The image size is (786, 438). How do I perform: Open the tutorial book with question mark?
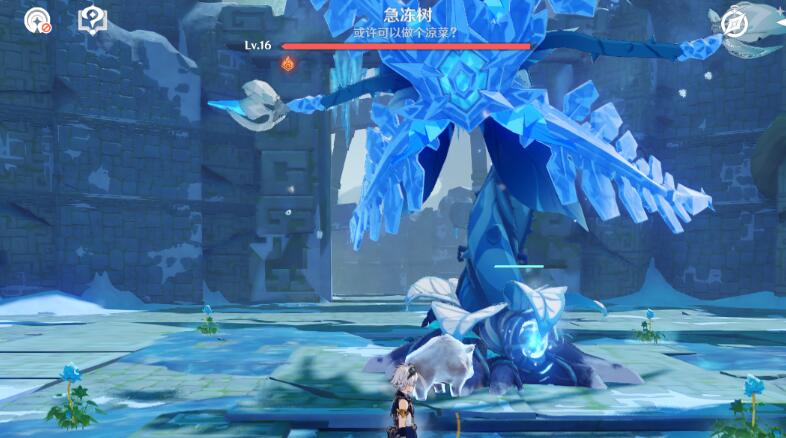tap(93, 20)
